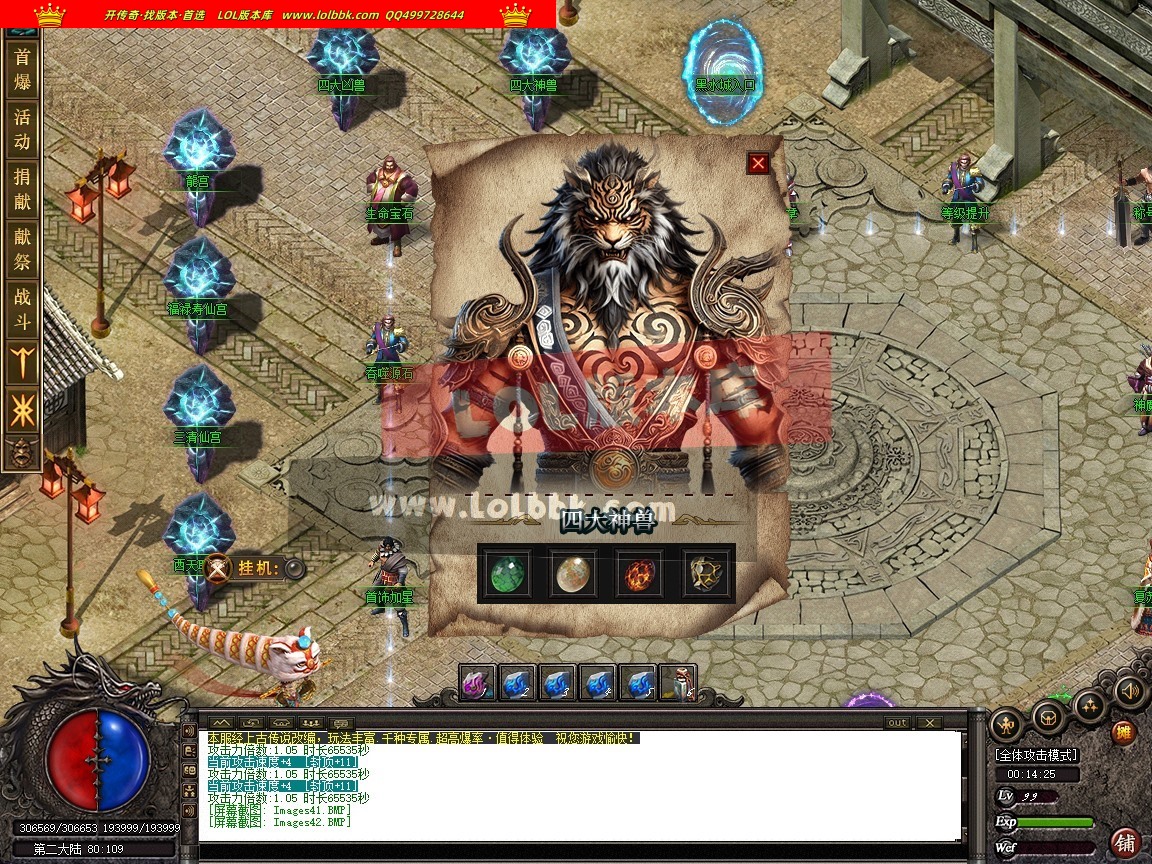Open the 捐献 donation menu

pos(22,189)
